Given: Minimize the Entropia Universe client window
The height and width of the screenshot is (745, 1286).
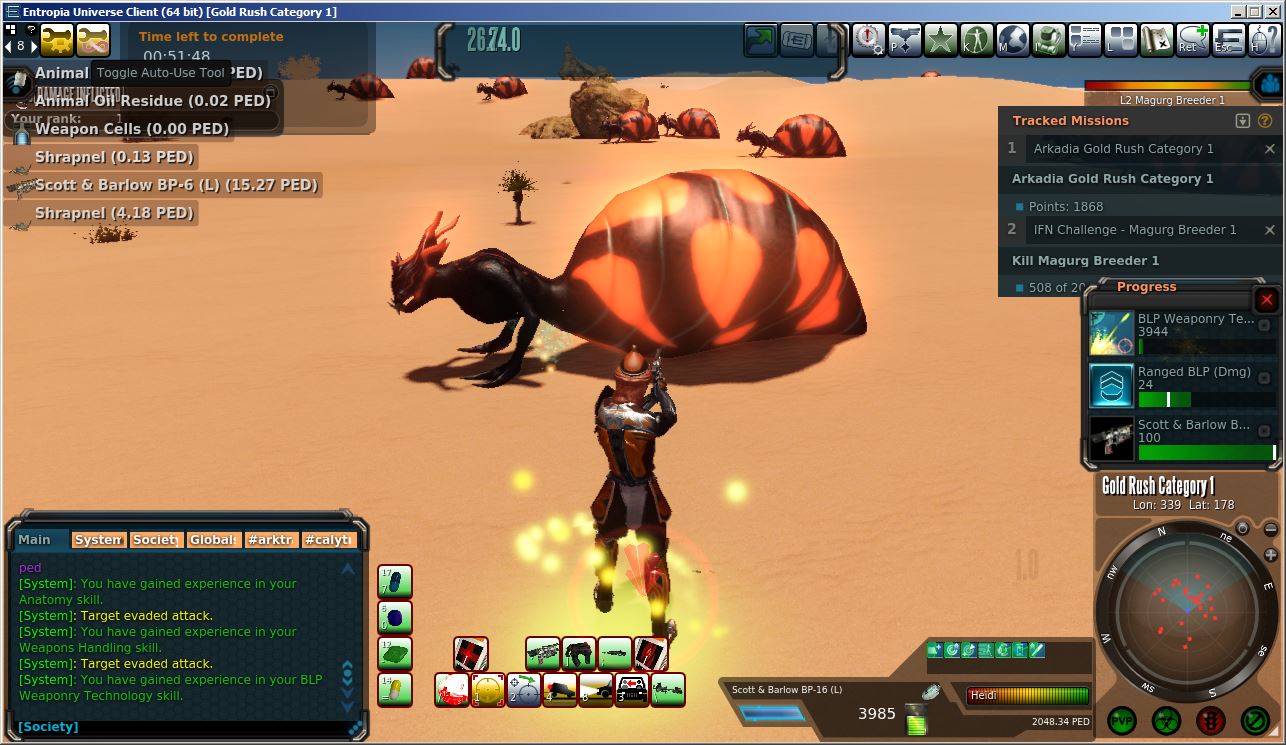Looking at the screenshot, I should [1239, 12].
